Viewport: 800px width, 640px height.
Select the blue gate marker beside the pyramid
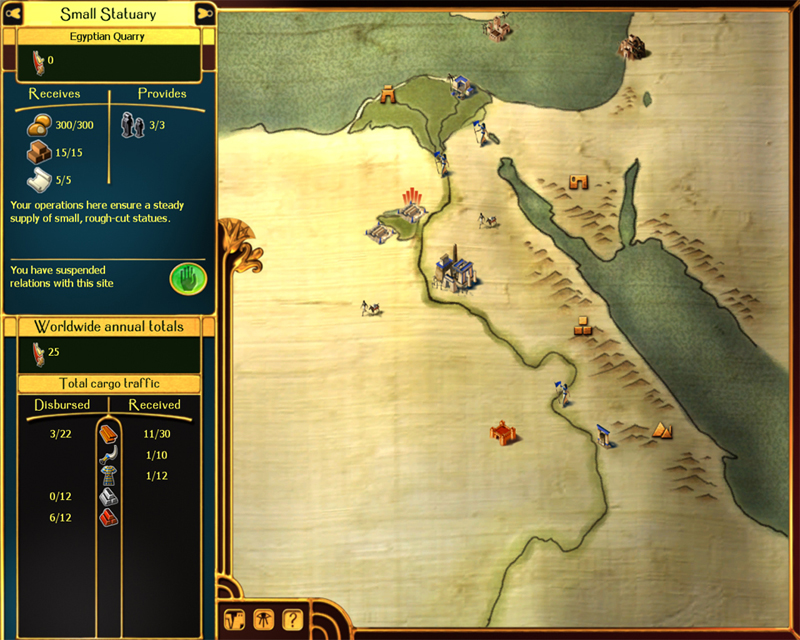point(605,435)
